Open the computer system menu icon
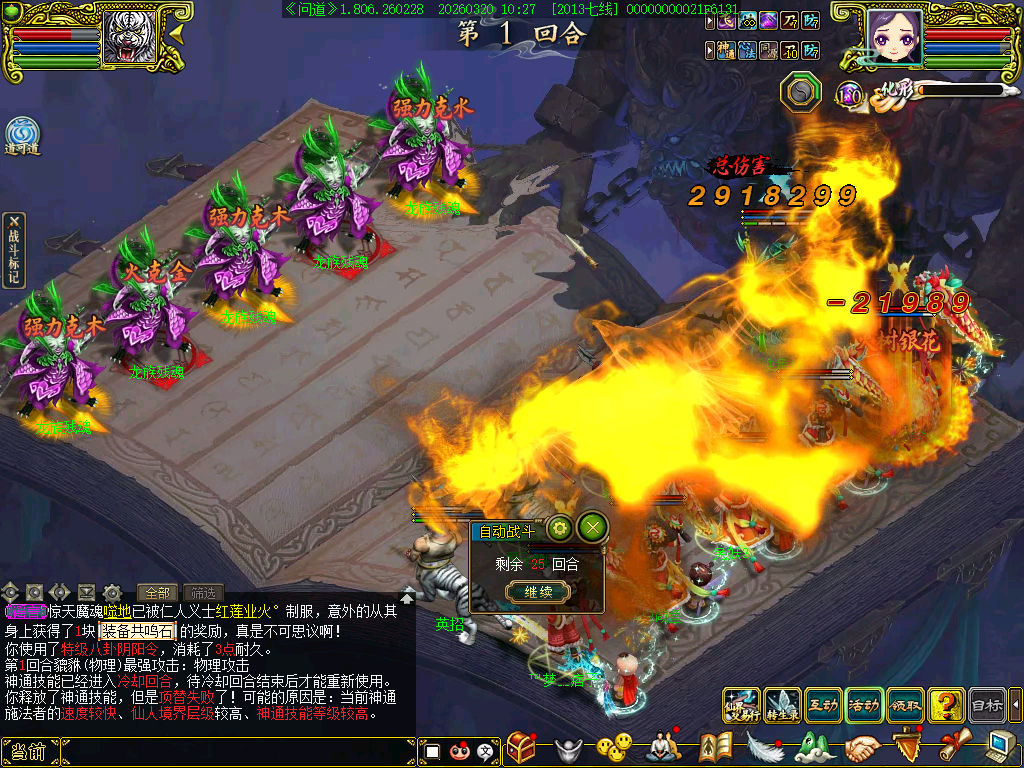This screenshot has height=768, width=1024. (x=1002, y=746)
